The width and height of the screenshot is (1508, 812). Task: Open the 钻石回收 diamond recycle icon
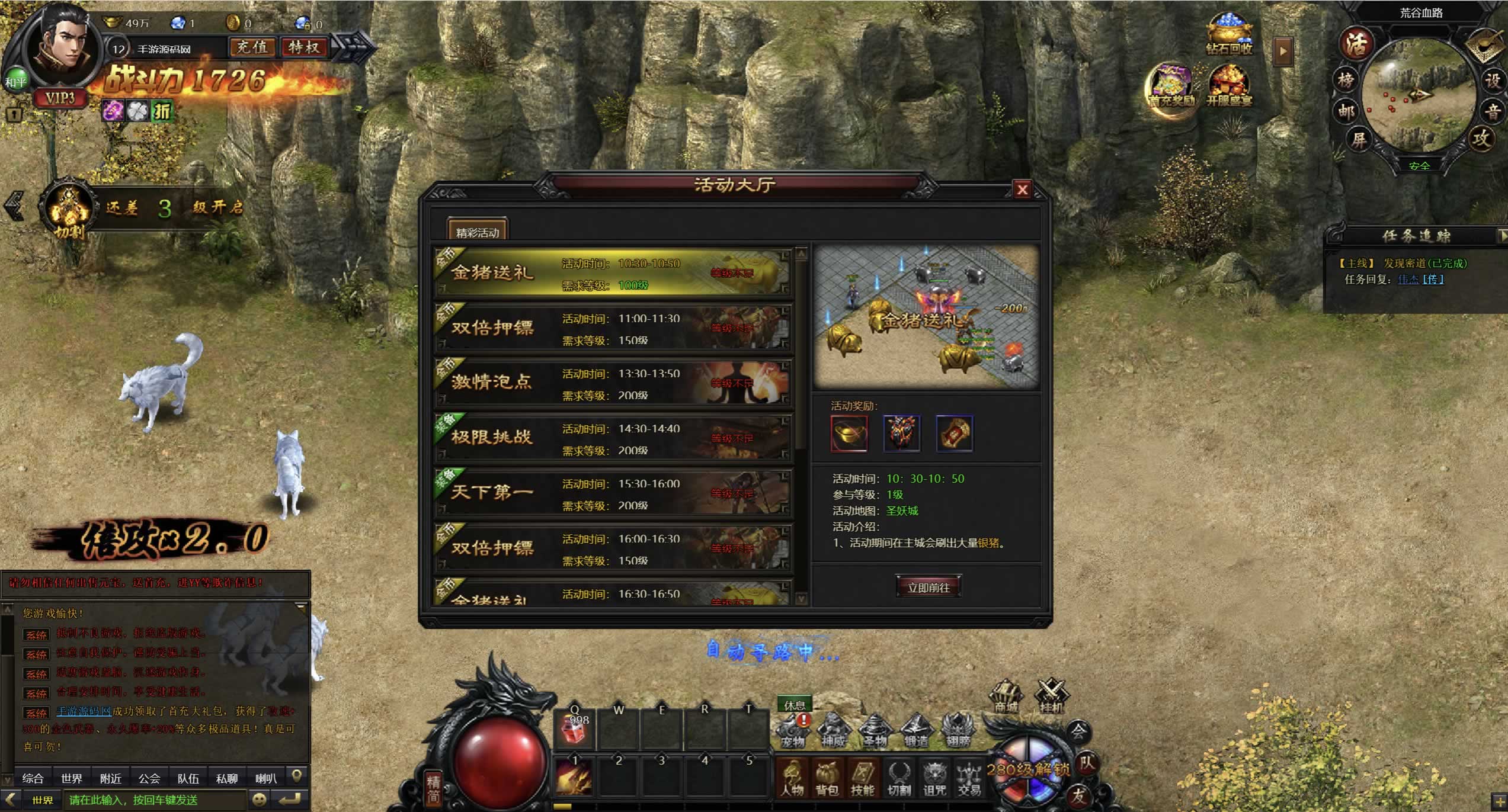(1230, 34)
